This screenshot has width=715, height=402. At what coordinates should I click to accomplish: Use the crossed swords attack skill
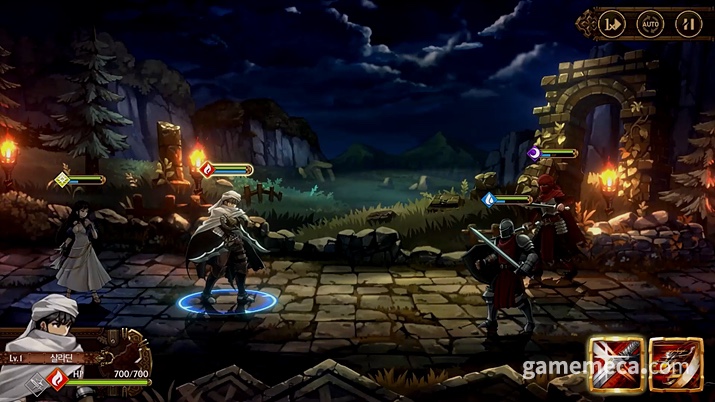(616, 364)
